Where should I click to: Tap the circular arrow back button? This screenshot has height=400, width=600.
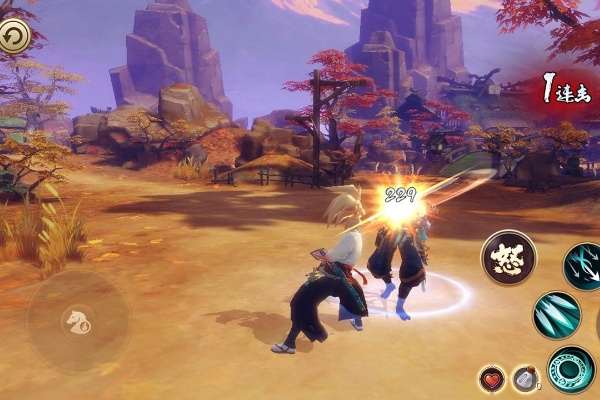point(14,38)
